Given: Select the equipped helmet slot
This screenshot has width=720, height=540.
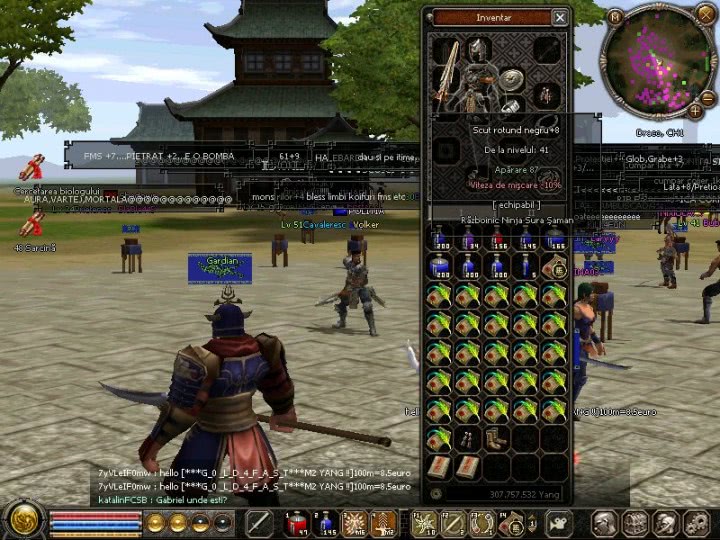Looking at the screenshot, I should tap(481, 50).
